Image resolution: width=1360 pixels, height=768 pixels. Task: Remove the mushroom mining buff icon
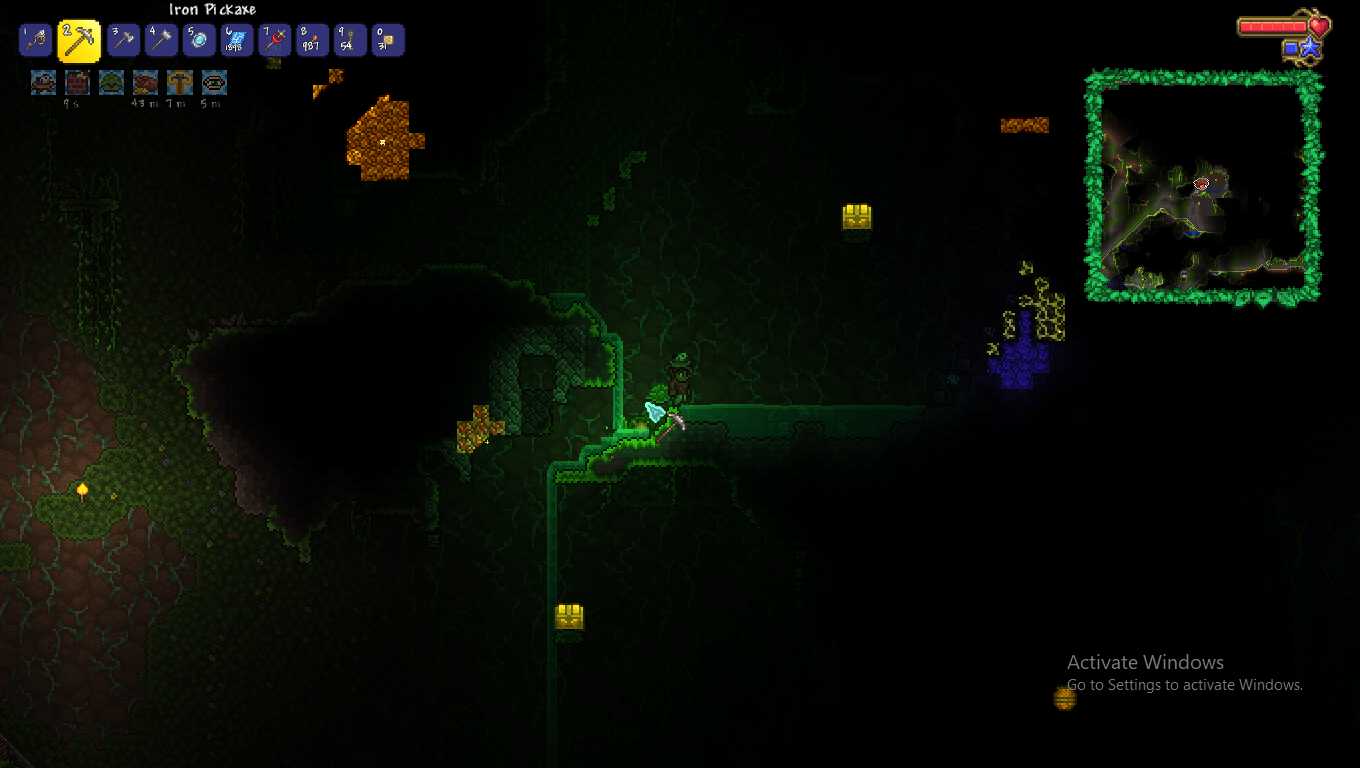coord(179,84)
